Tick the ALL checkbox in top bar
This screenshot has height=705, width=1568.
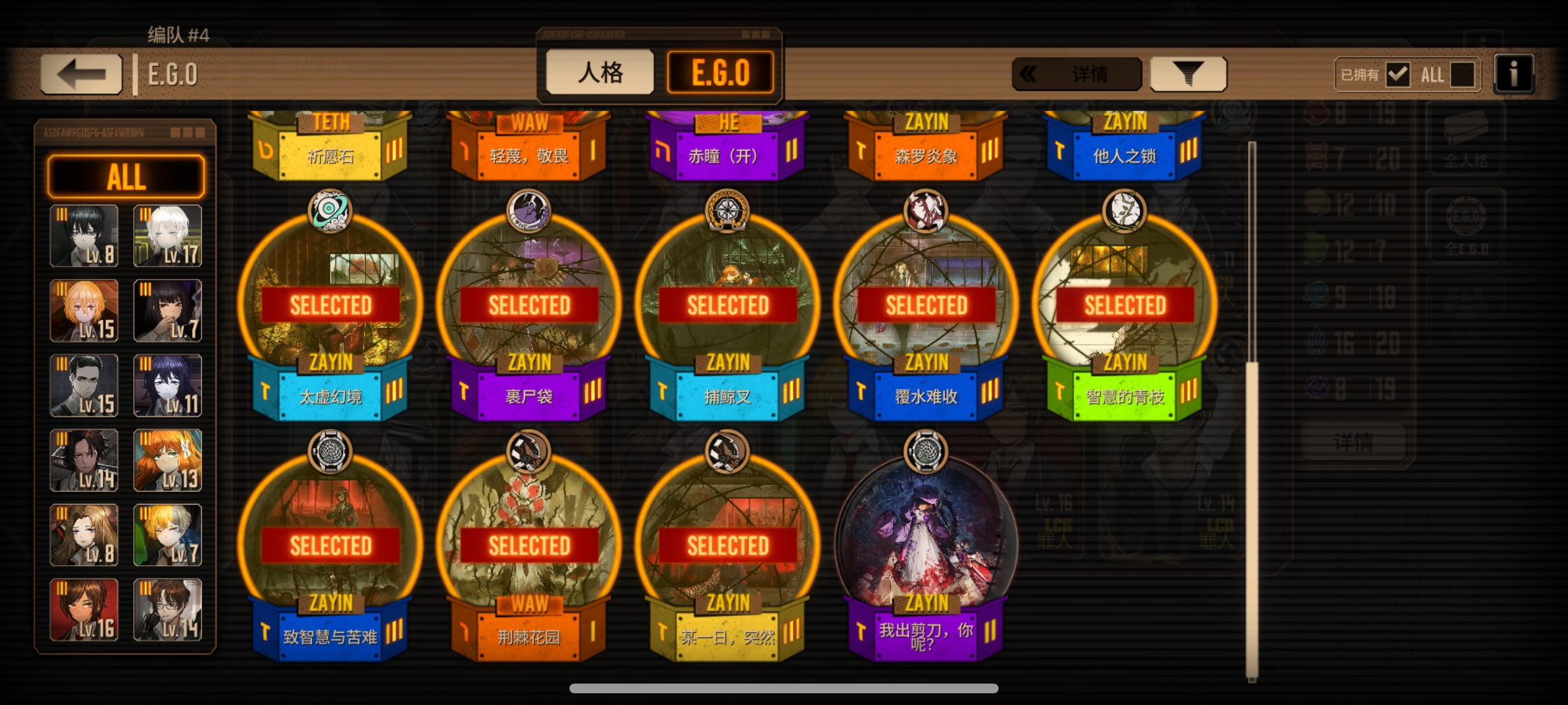click(x=1462, y=75)
